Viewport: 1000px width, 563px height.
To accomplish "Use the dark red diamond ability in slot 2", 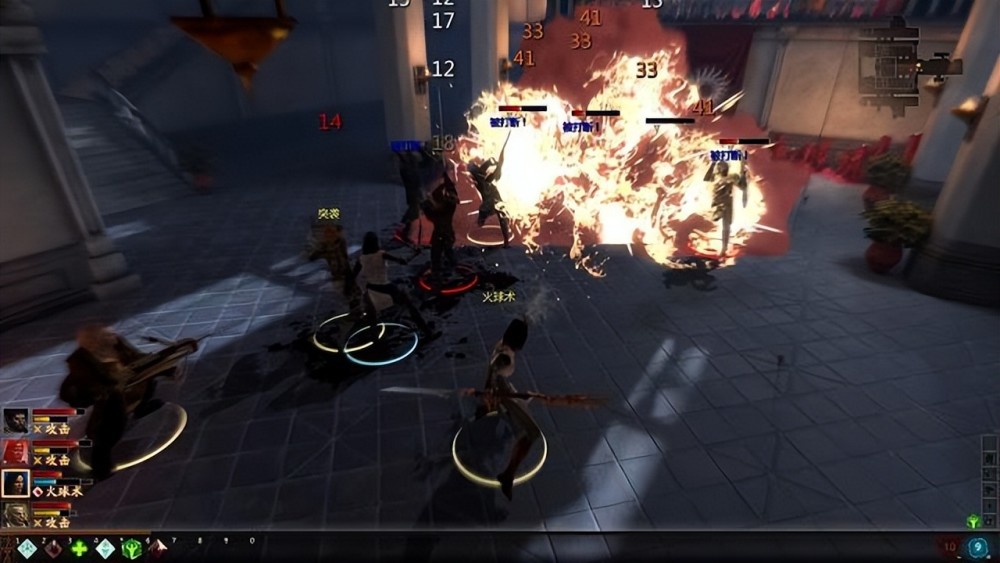I will tap(52, 548).
